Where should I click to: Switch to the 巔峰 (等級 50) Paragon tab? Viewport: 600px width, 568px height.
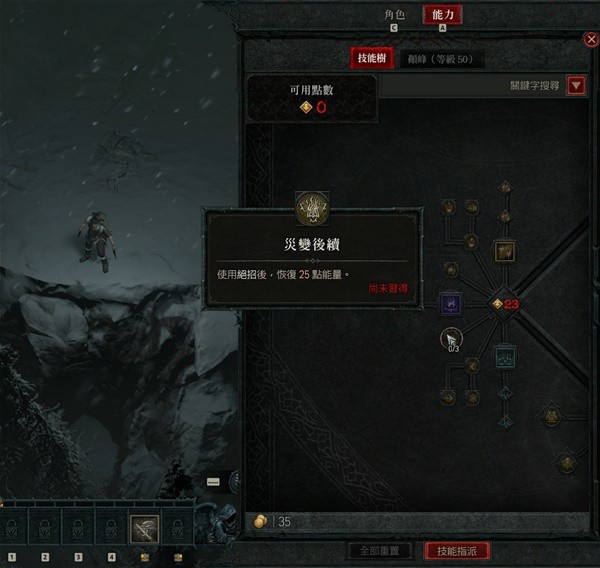pyautogui.click(x=440, y=59)
